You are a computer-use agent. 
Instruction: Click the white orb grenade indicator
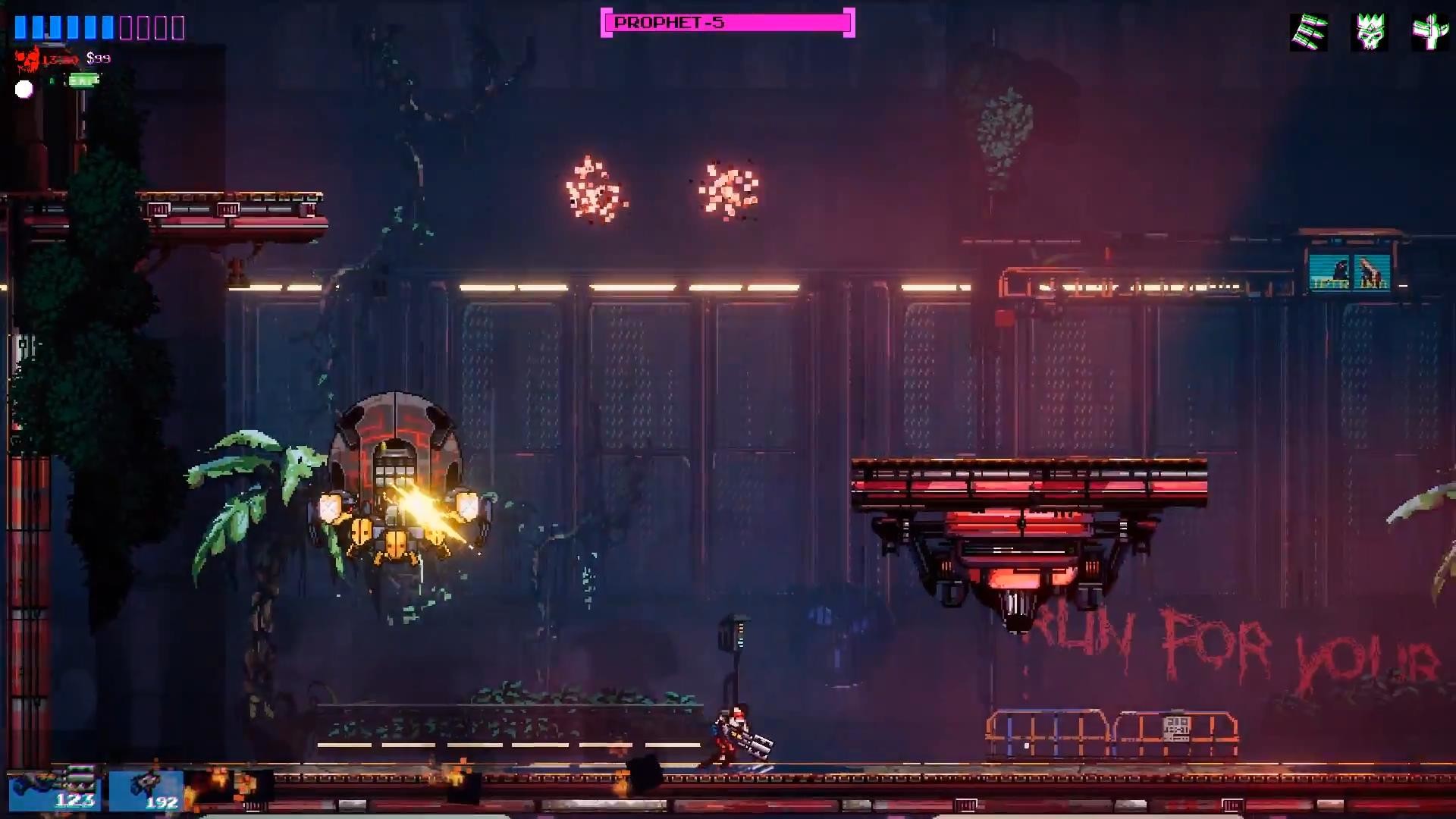[24, 89]
